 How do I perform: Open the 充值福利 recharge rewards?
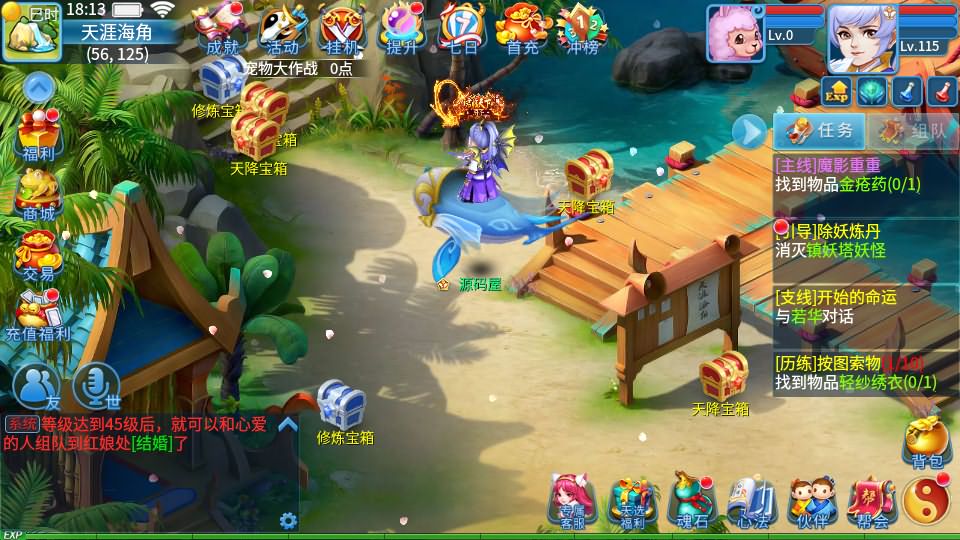(x=39, y=313)
